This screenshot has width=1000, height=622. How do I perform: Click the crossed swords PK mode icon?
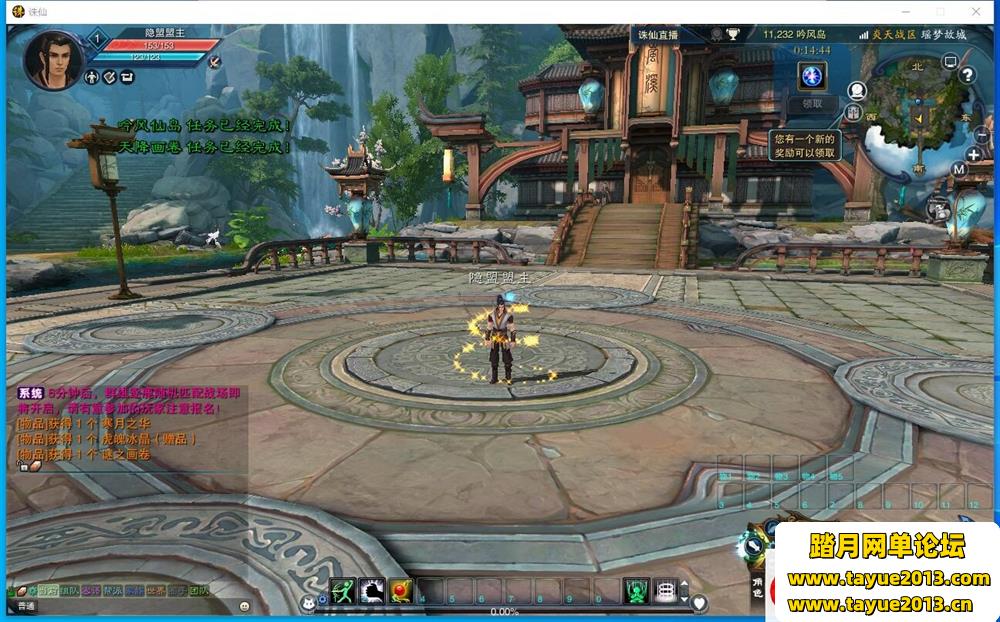coord(214,61)
